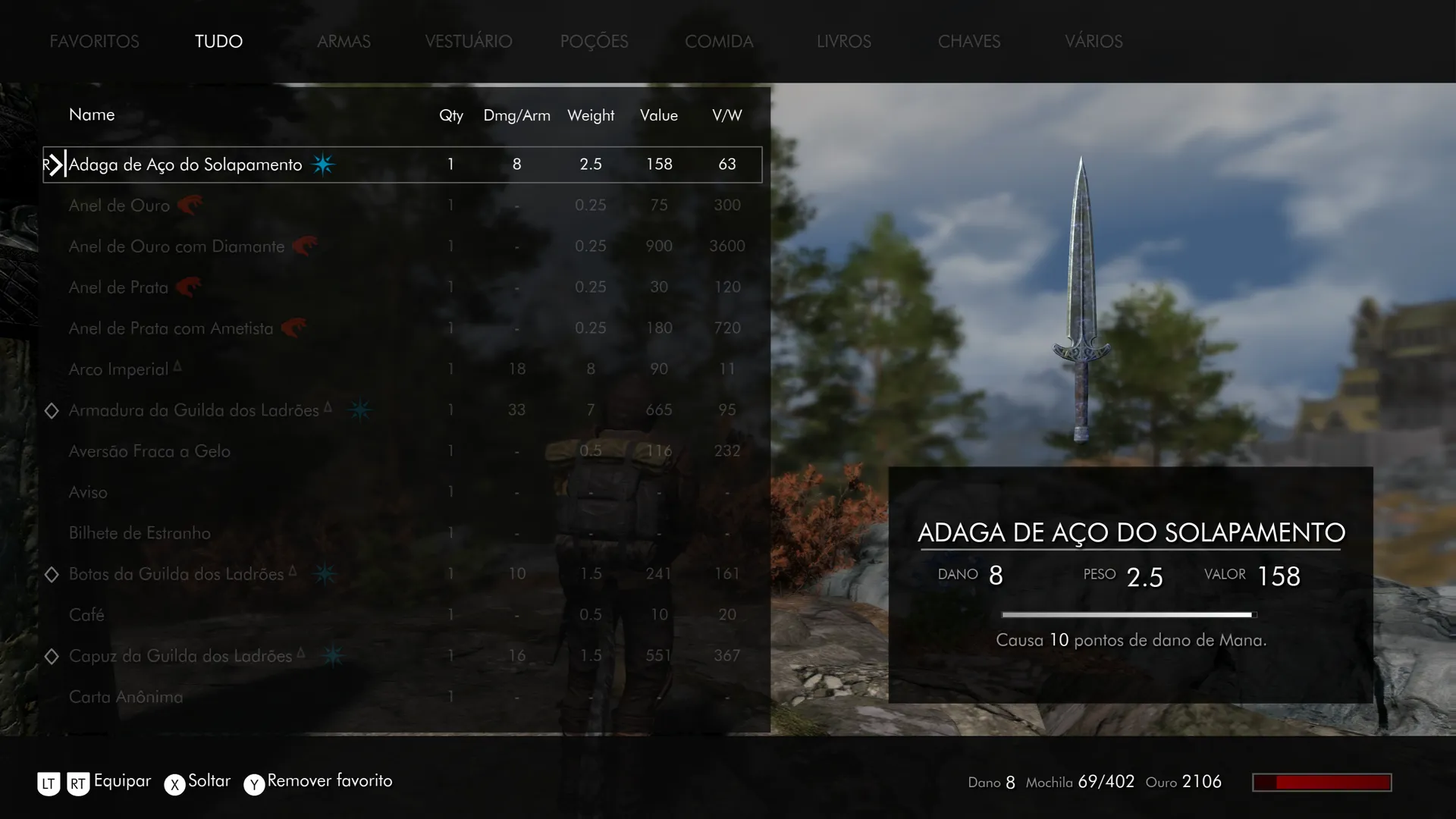Viewport: 1456px width, 819px height.
Task: Go to the Chaves tab
Action: click(x=968, y=42)
